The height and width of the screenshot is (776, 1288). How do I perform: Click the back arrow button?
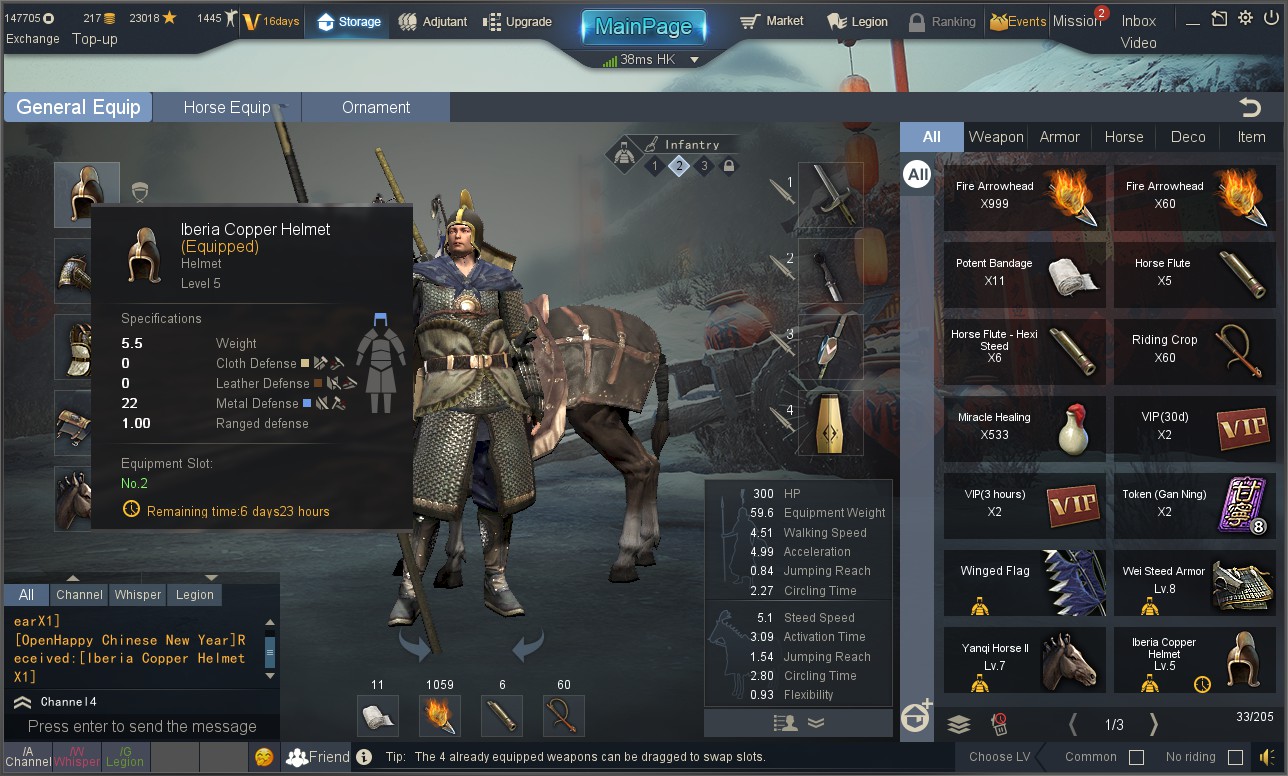coord(1249,107)
